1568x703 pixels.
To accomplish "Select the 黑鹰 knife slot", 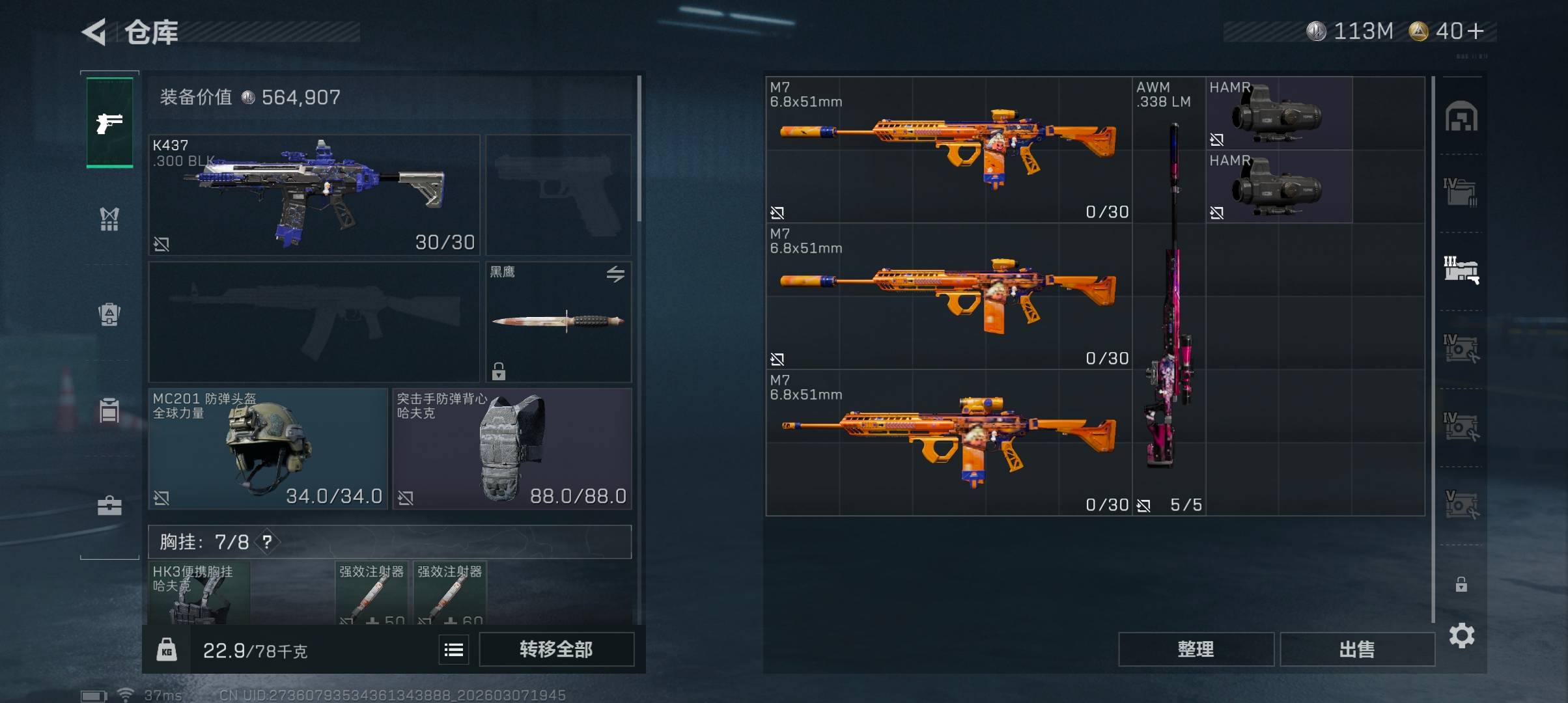I will 558,322.
